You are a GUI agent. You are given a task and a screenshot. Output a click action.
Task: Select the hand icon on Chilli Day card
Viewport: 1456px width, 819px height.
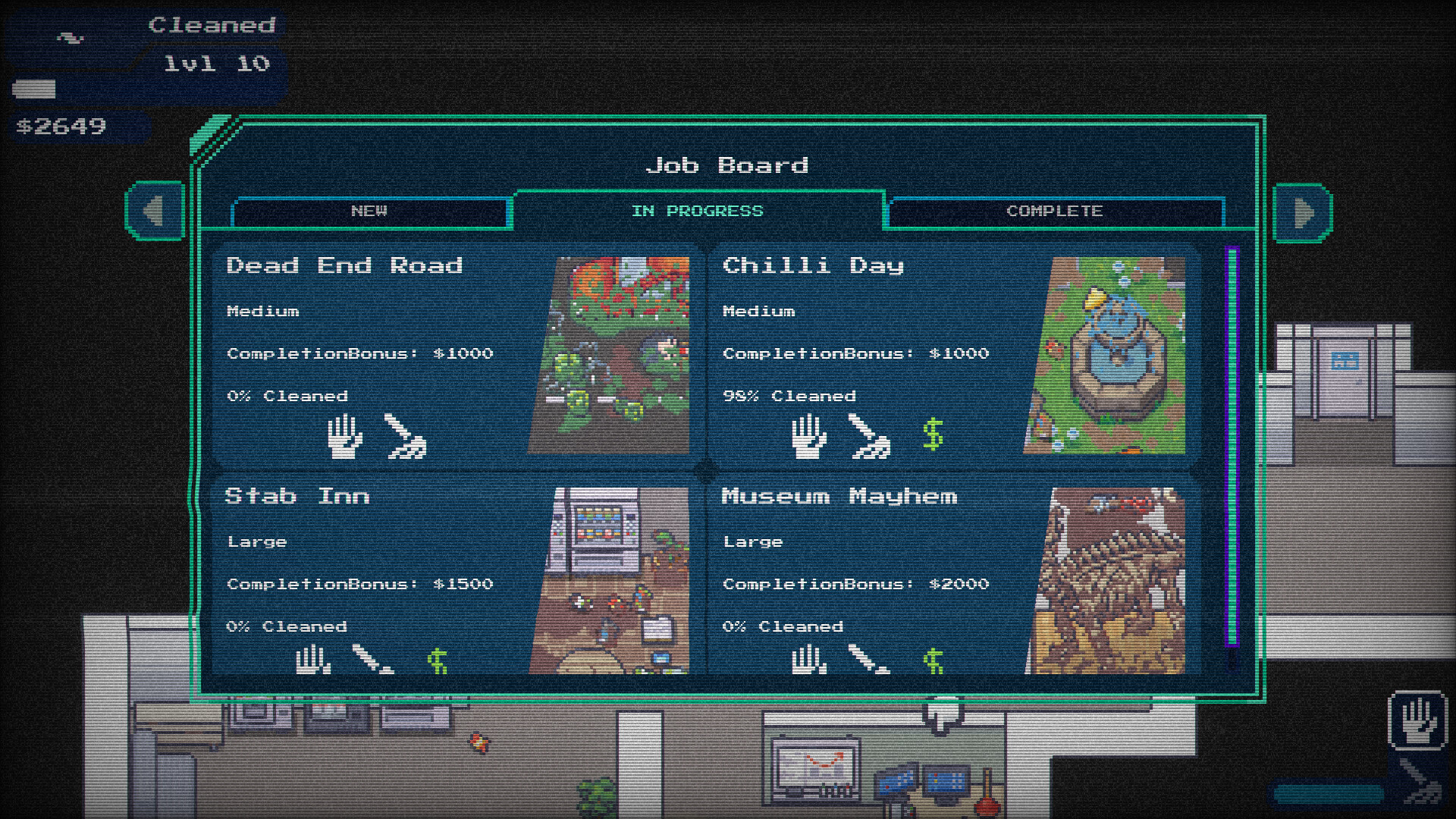coord(807,435)
